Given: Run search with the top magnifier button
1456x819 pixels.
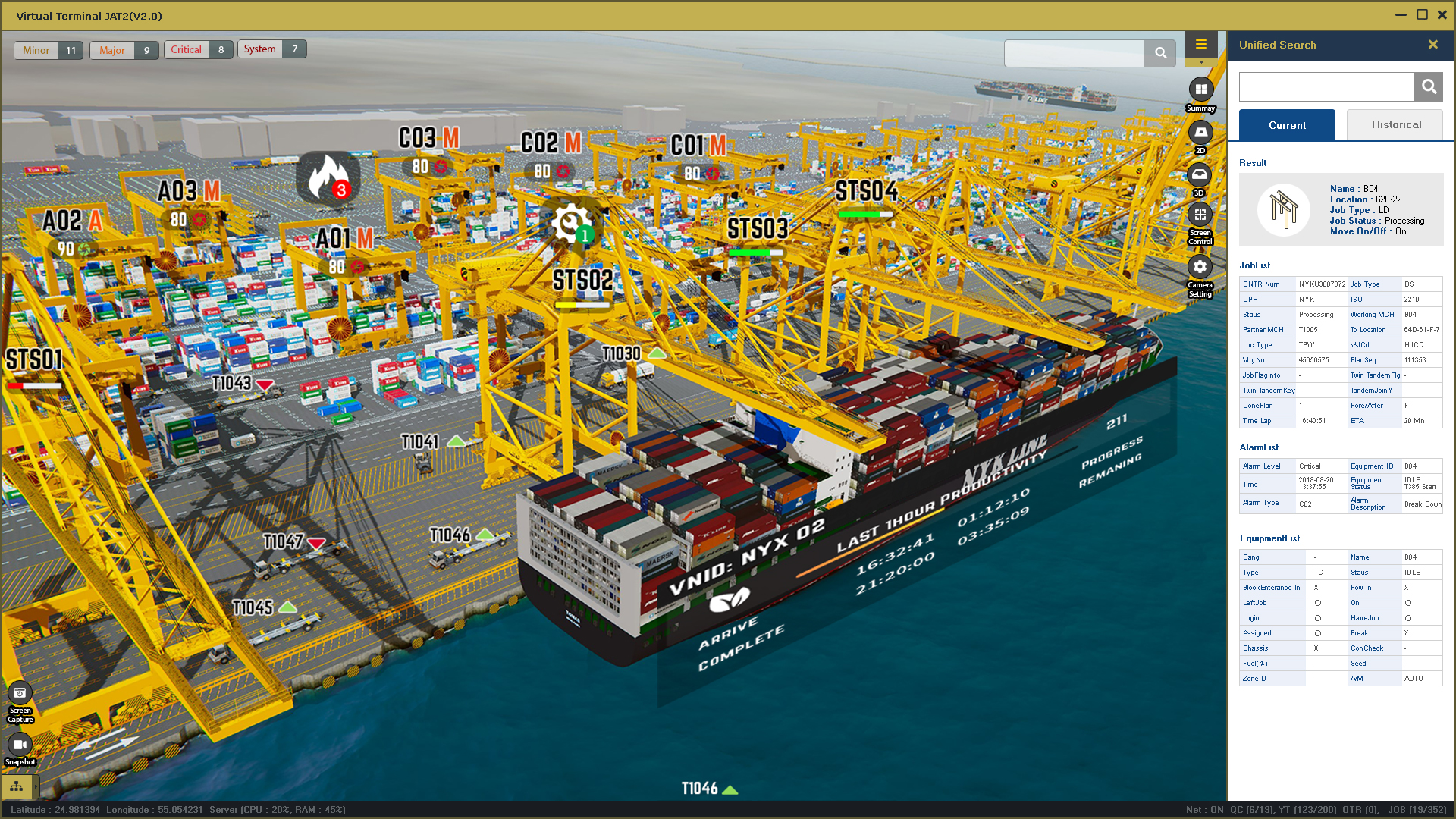Looking at the screenshot, I should coord(1160,53).
